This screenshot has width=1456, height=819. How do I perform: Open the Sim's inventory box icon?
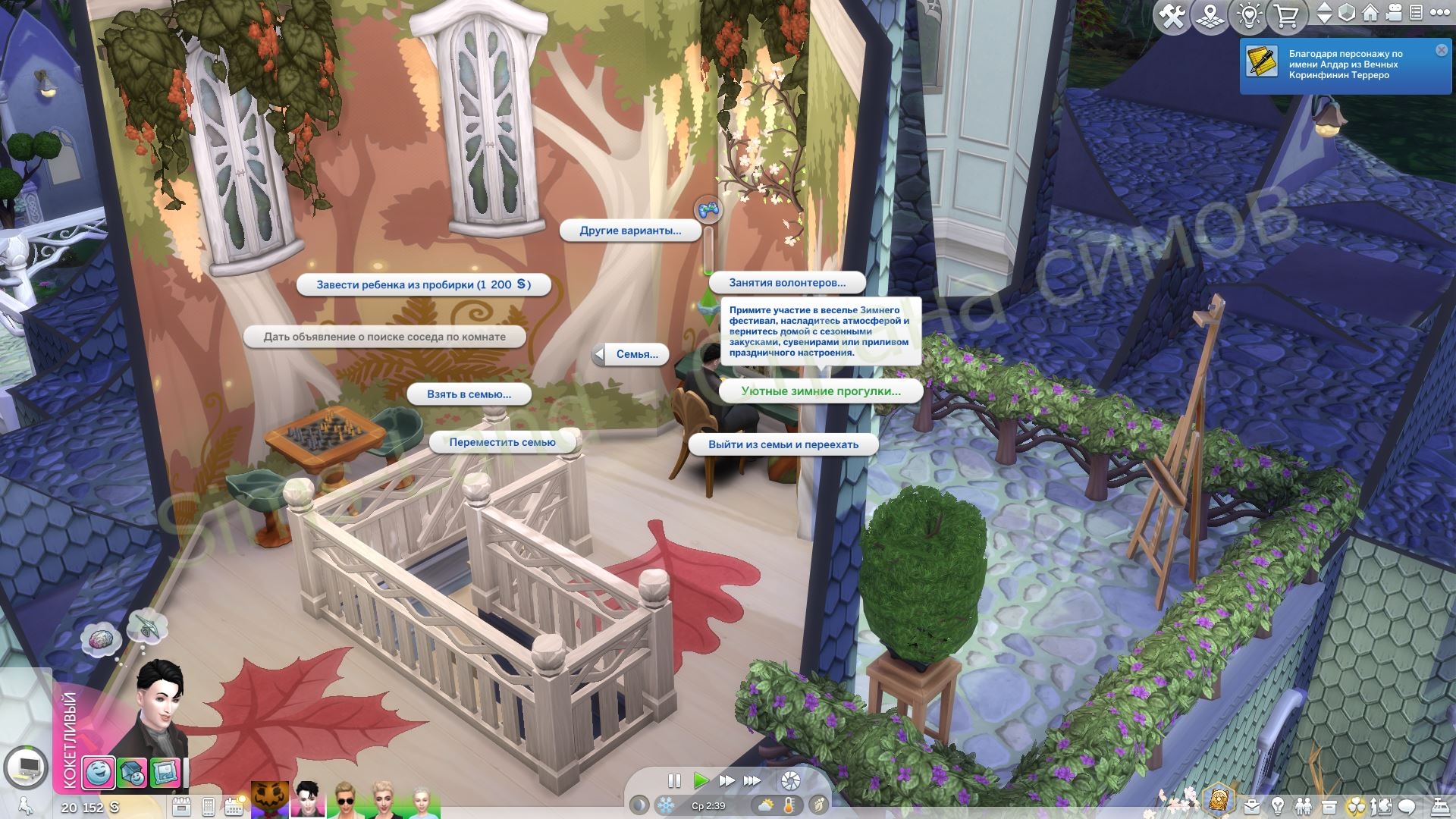click(1330, 806)
